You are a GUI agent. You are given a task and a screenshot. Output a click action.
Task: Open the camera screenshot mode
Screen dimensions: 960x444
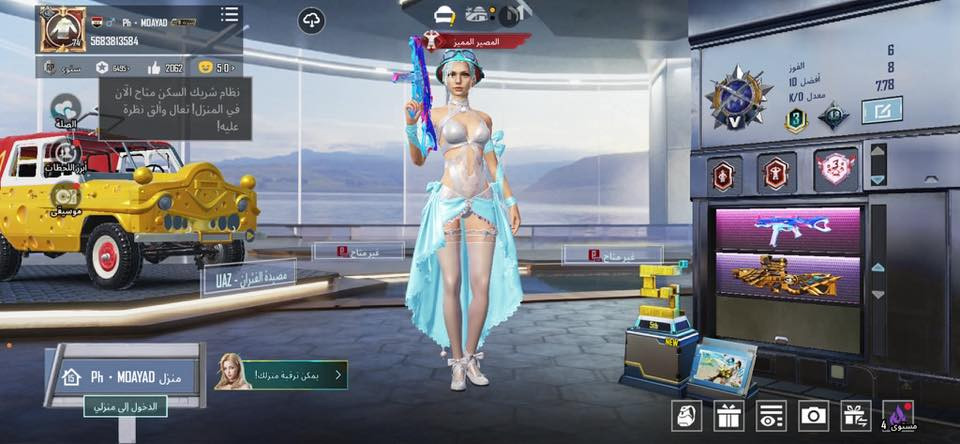813,415
